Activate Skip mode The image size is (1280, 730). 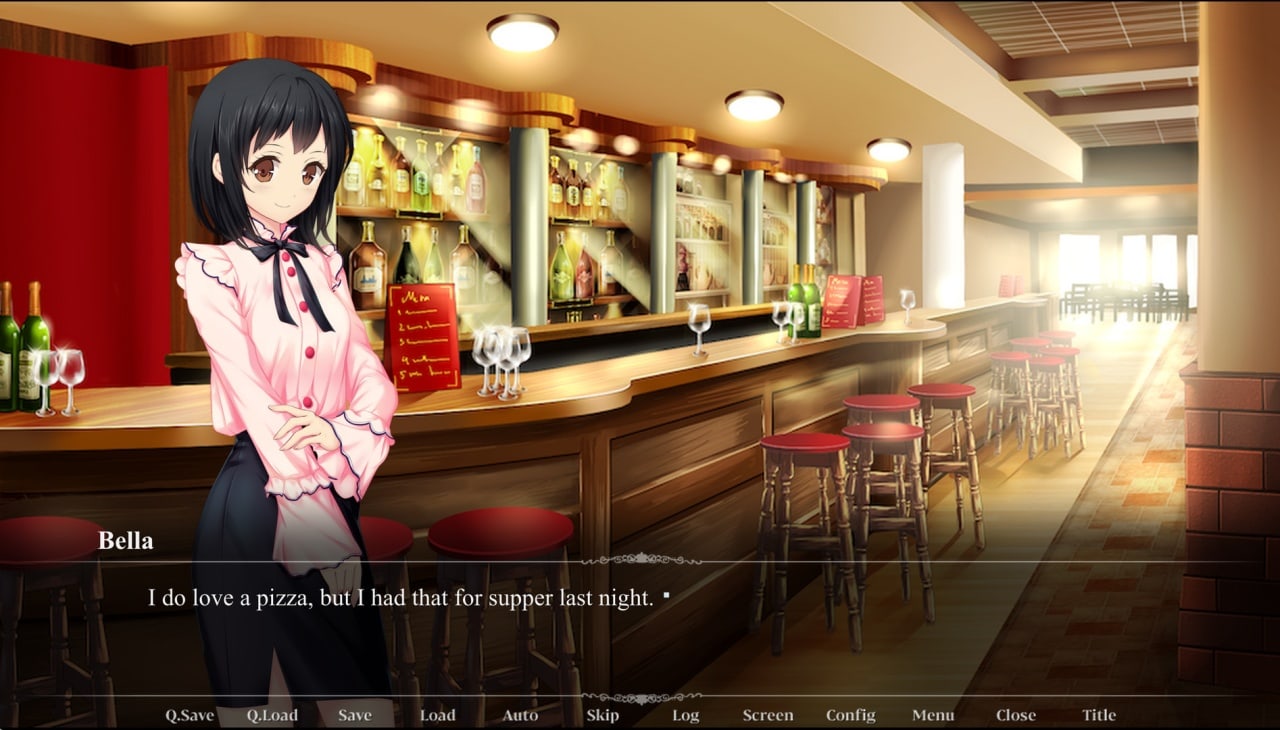coord(602,715)
